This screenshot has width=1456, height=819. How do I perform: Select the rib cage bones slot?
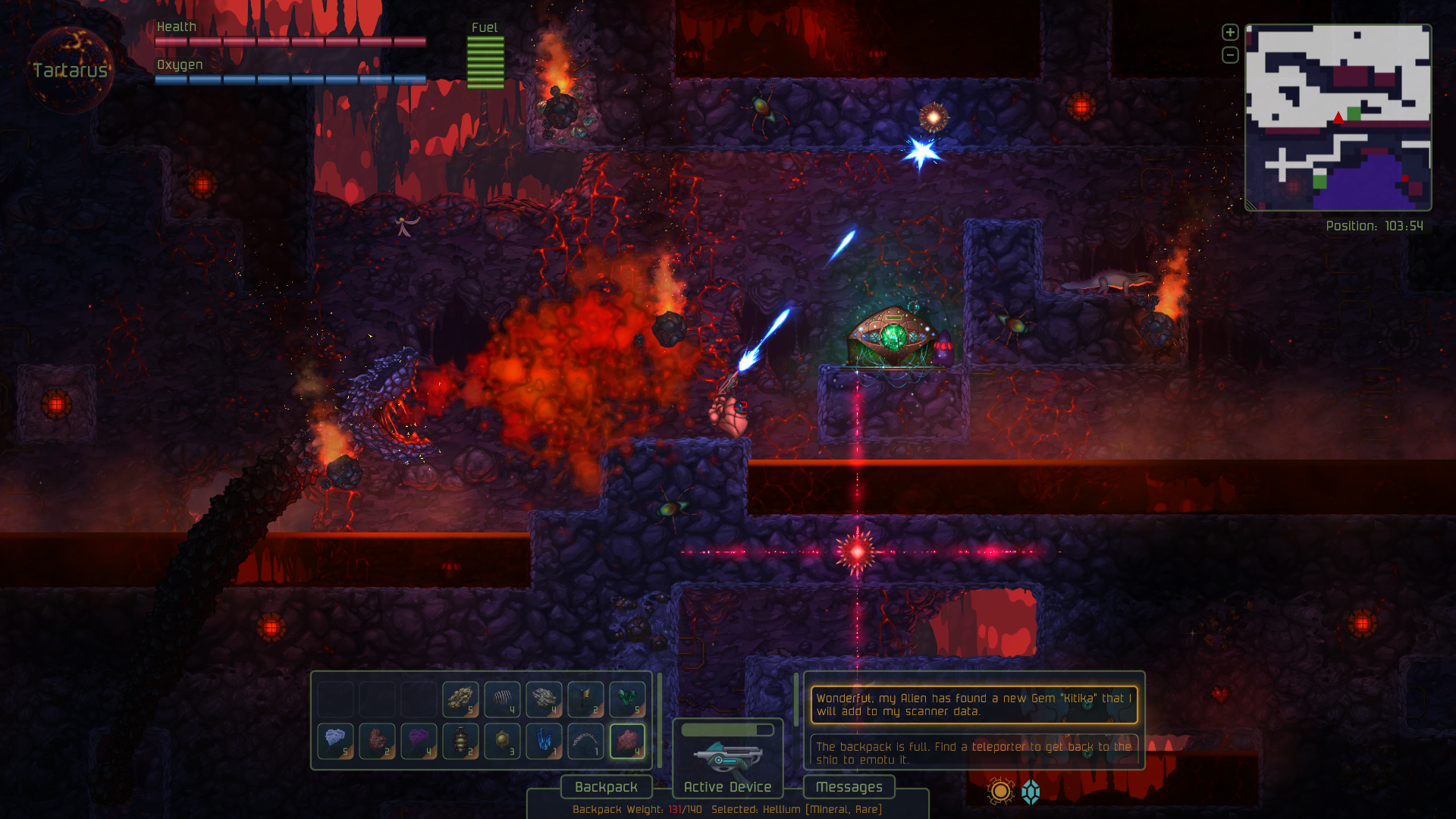(502, 699)
